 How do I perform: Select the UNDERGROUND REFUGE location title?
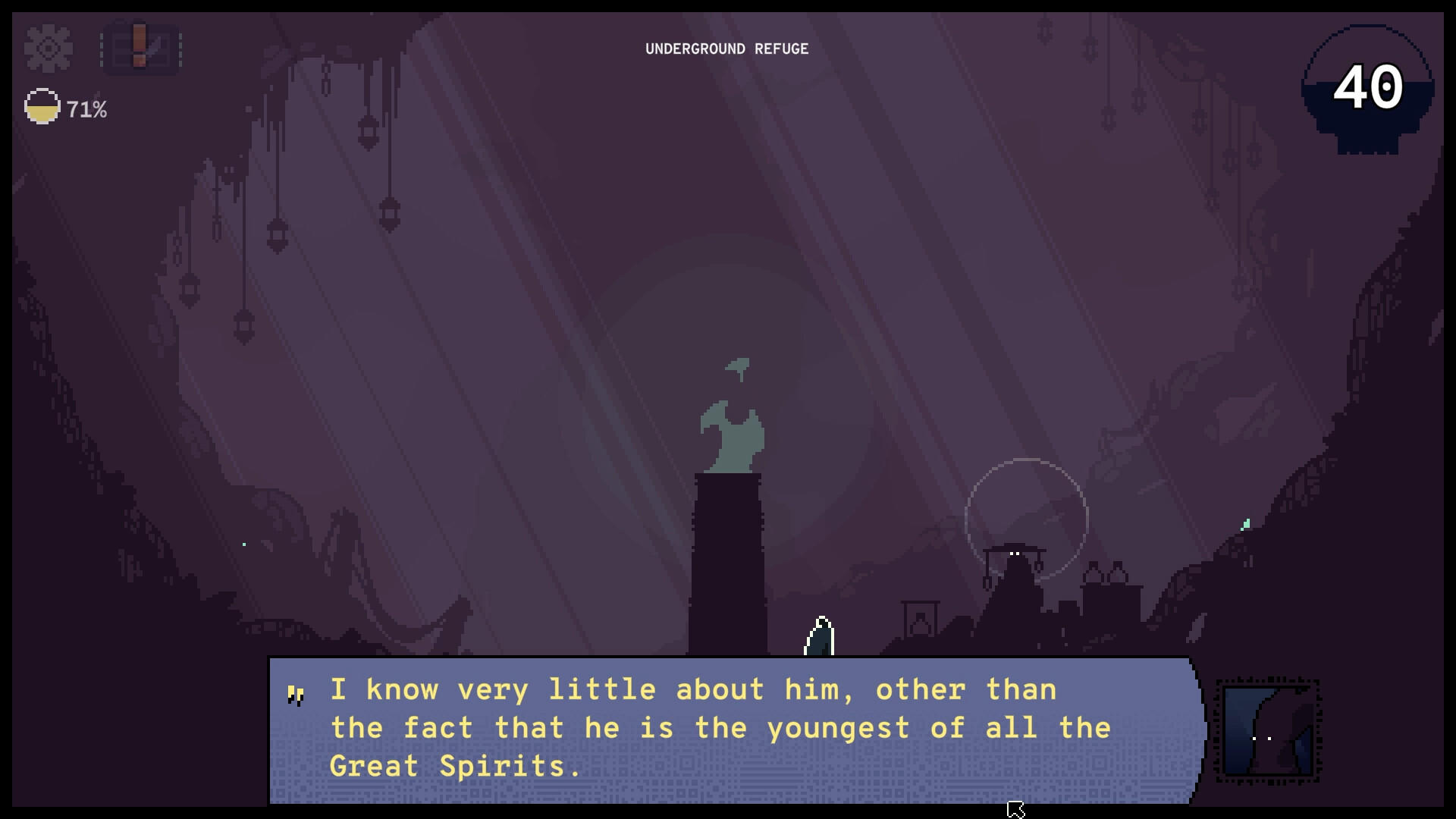726,49
